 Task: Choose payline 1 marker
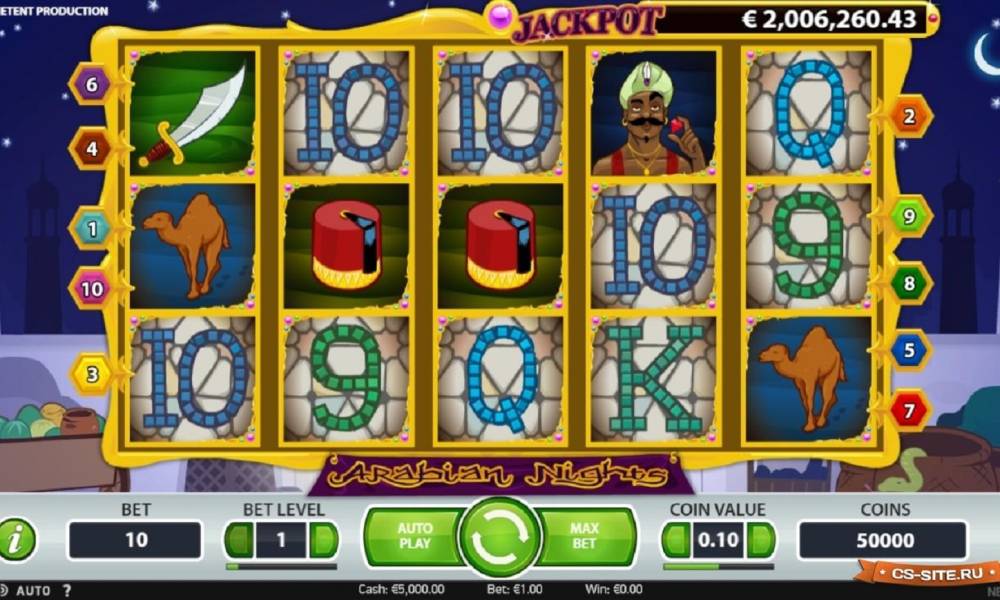91,229
